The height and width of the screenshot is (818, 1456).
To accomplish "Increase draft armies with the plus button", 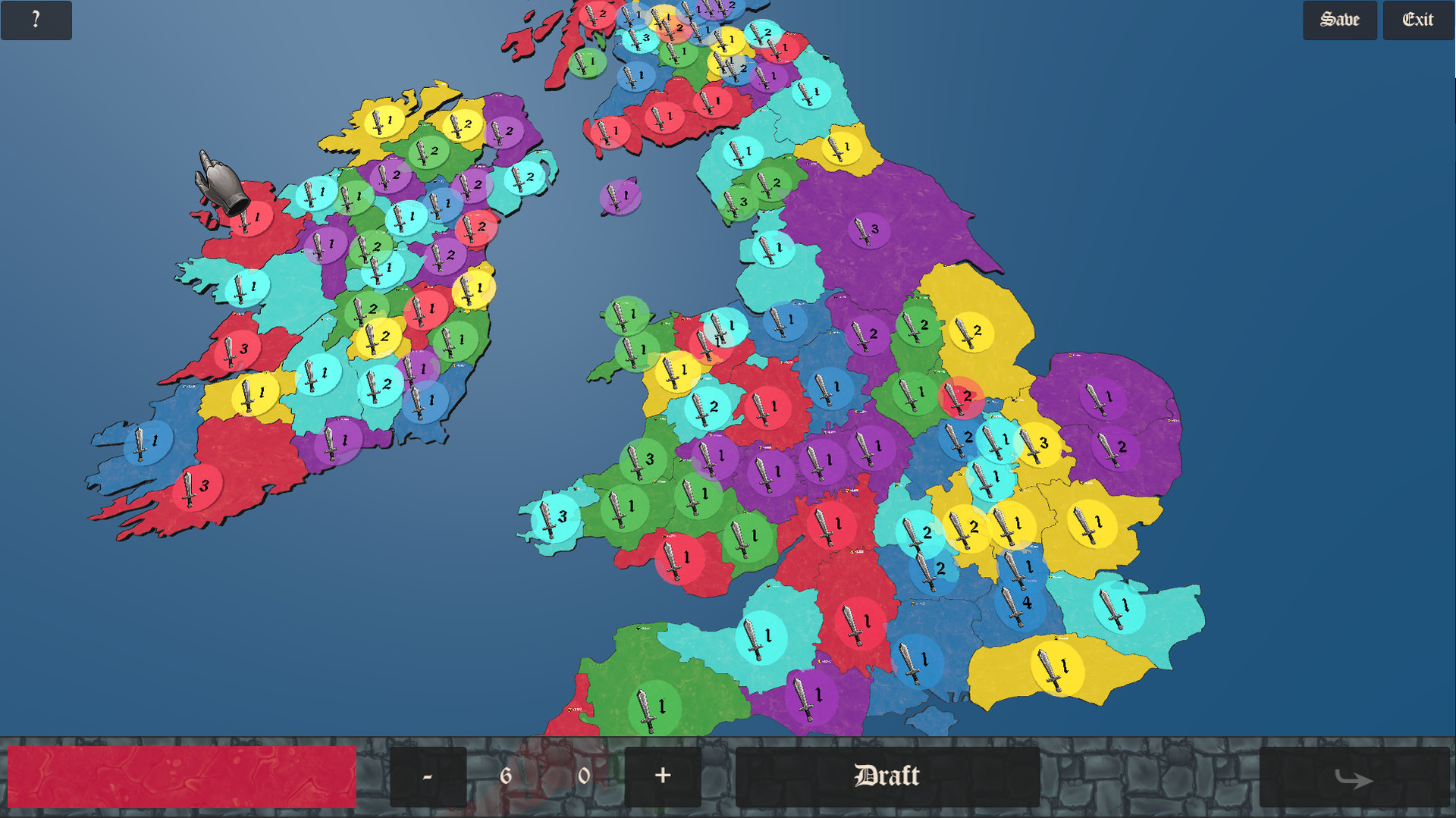I will [661, 776].
